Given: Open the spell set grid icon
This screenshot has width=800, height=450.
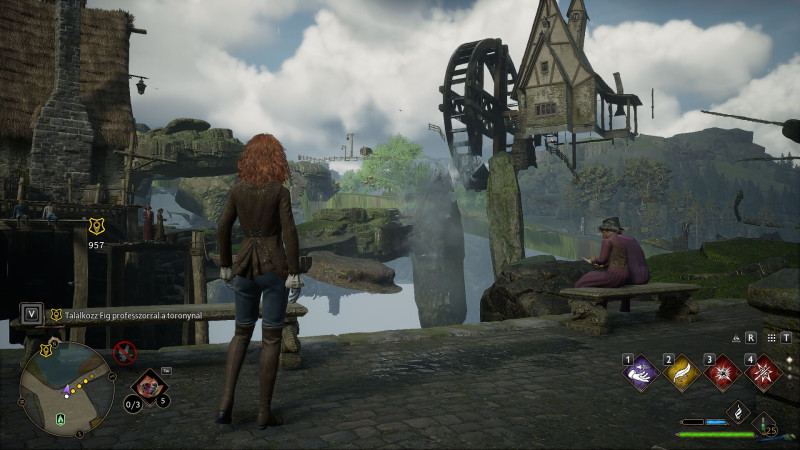Looking at the screenshot, I should pyautogui.click(x=772, y=338).
